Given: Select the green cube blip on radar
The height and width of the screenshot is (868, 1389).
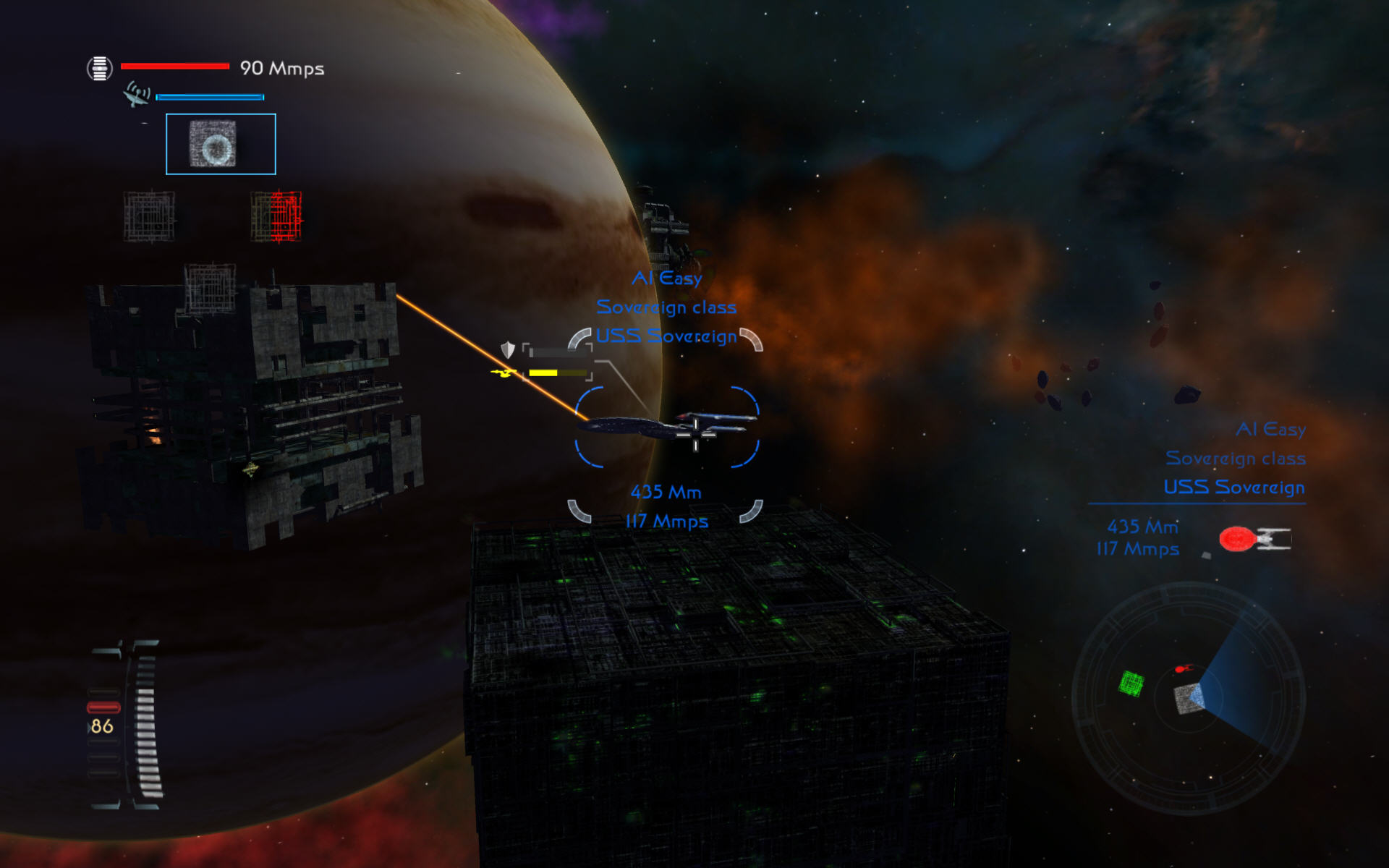Looking at the screenshot, I should (1131, 683).
